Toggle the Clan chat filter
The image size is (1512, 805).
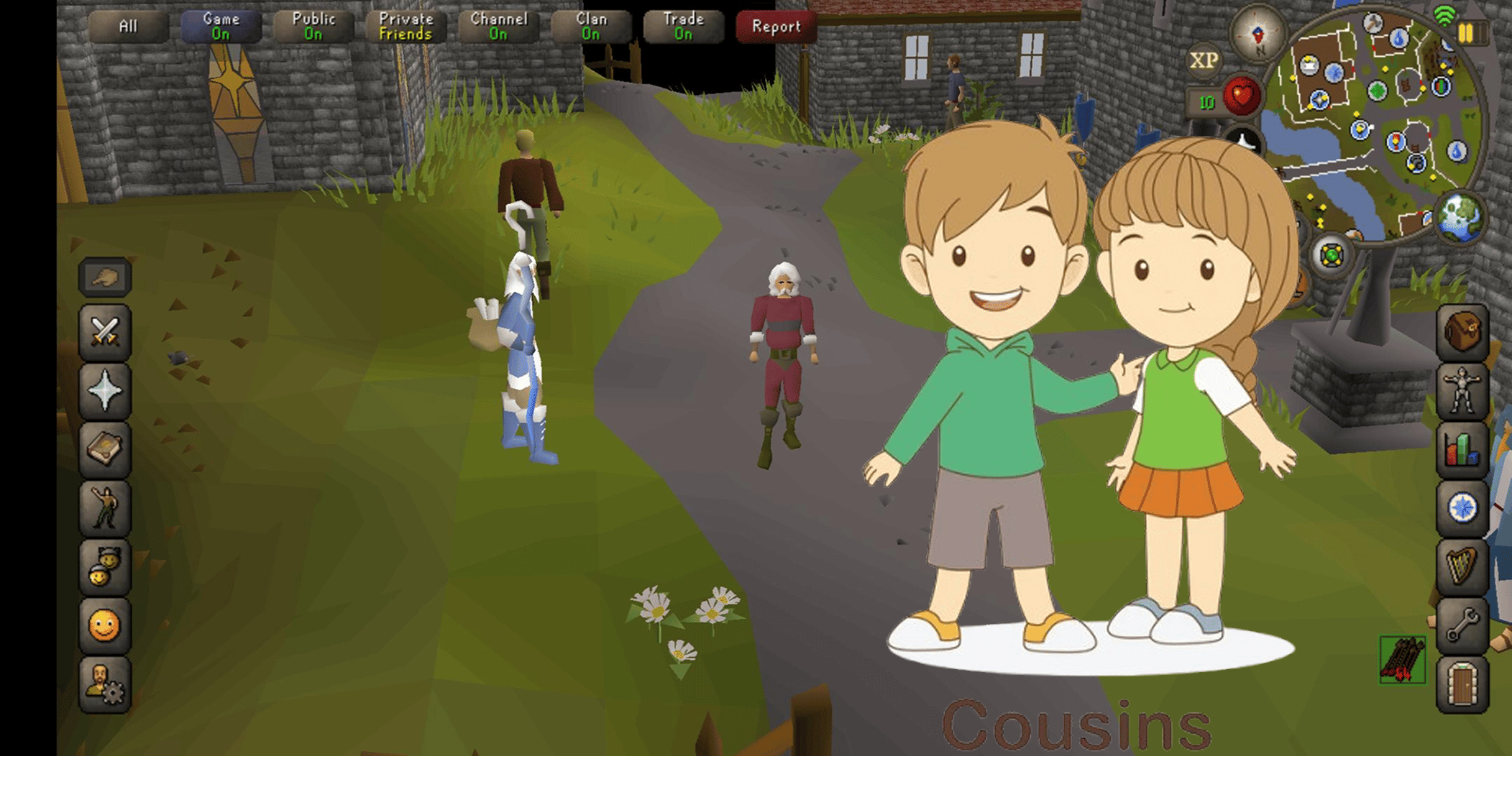point(591,27)
